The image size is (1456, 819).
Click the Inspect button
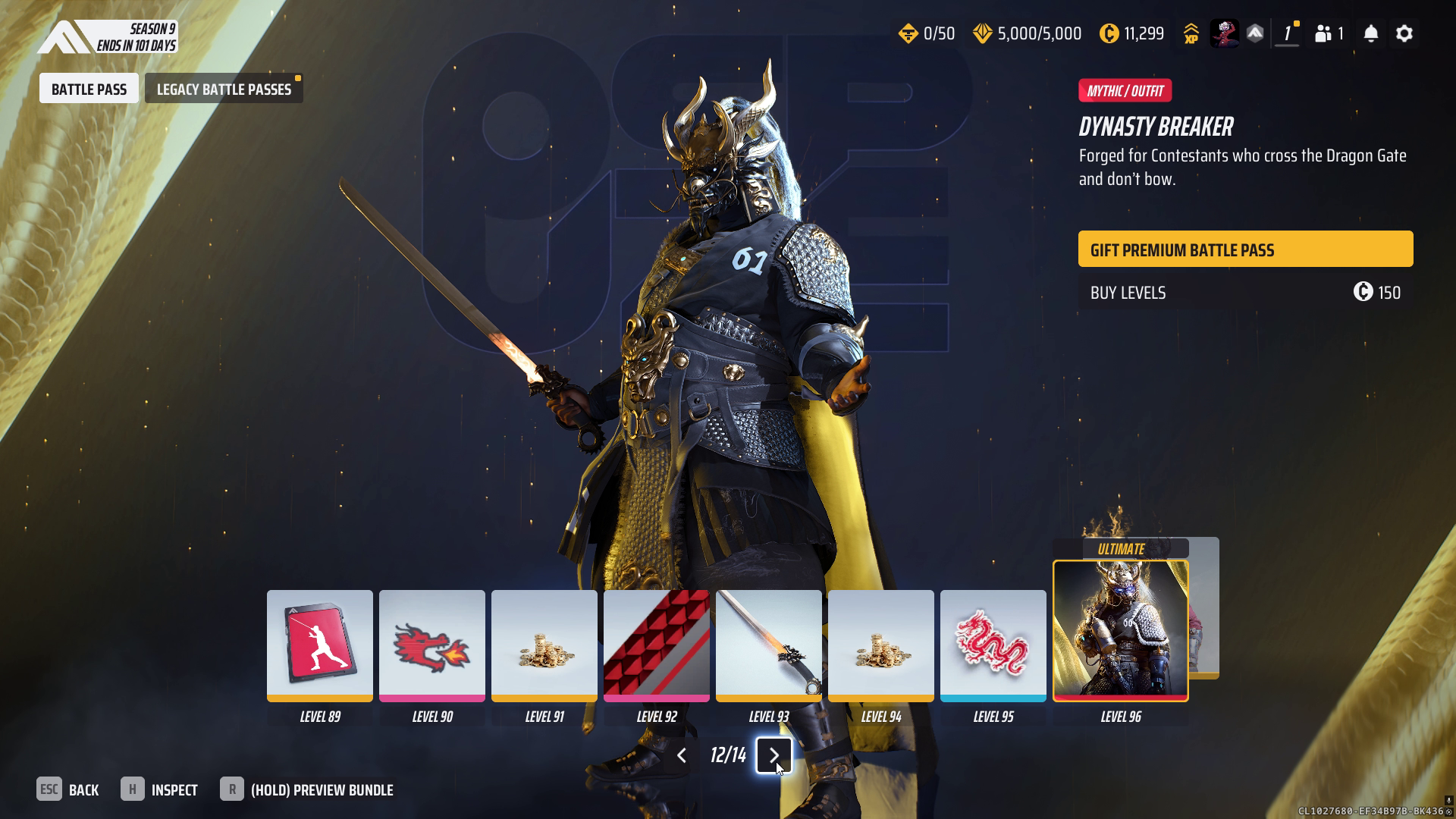pos(159,789)
